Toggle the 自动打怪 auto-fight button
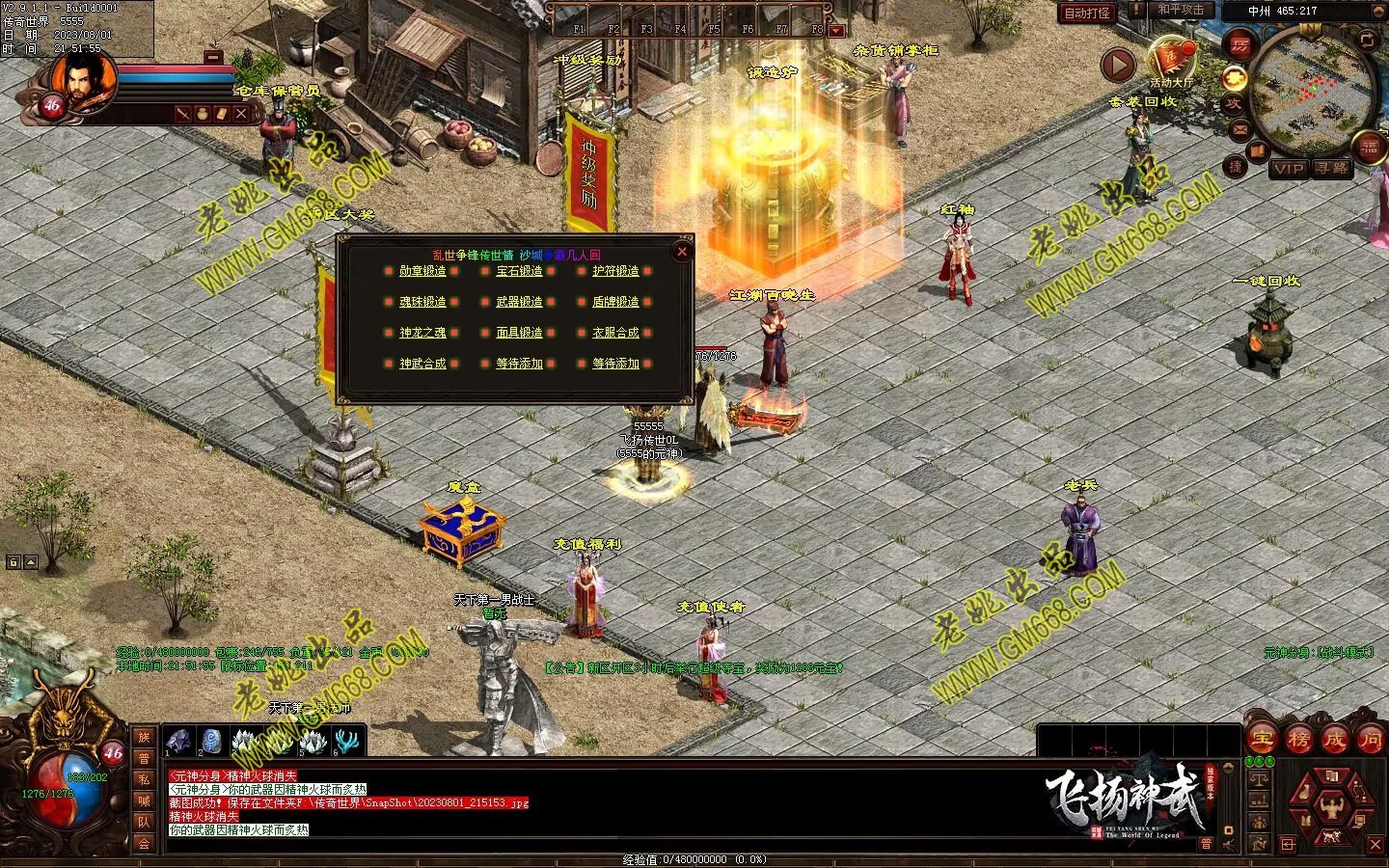This screenshot has width=1389, height=868. coord(1087,13)
